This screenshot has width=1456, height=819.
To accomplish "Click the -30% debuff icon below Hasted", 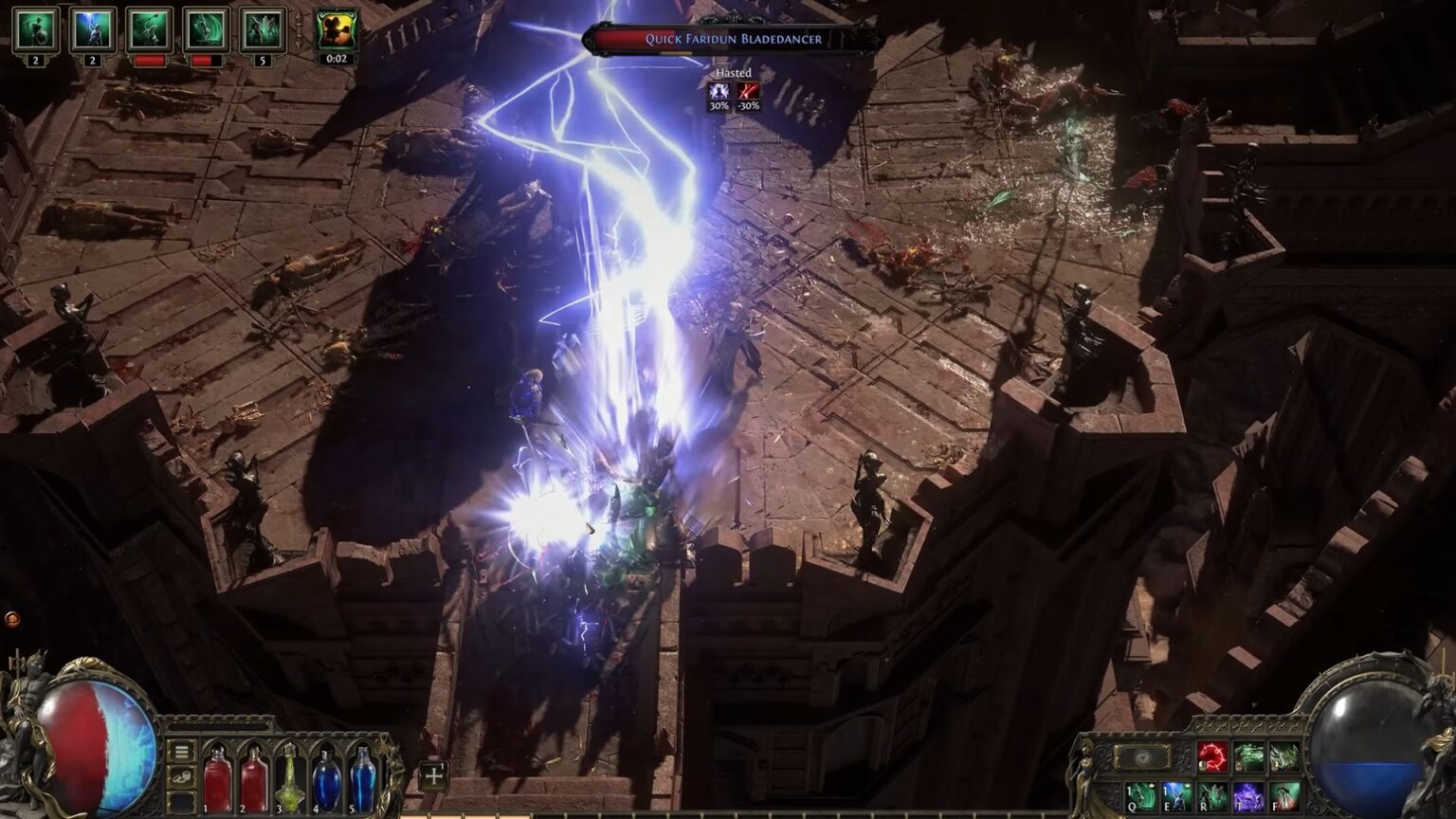I will [748, 91].
